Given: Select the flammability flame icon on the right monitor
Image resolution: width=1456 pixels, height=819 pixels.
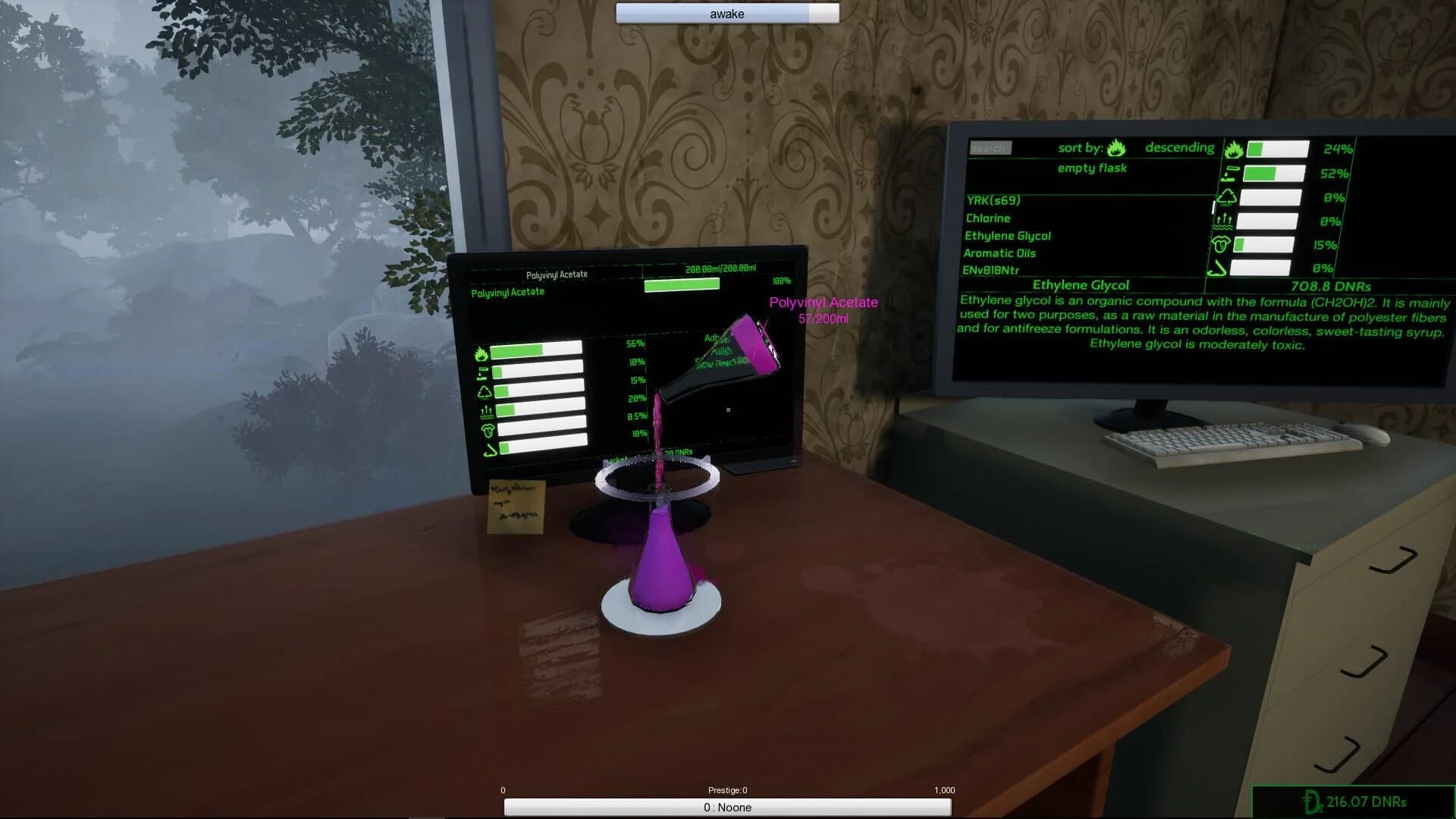Looking at the screenshot, I should (x=1235, y=149).
